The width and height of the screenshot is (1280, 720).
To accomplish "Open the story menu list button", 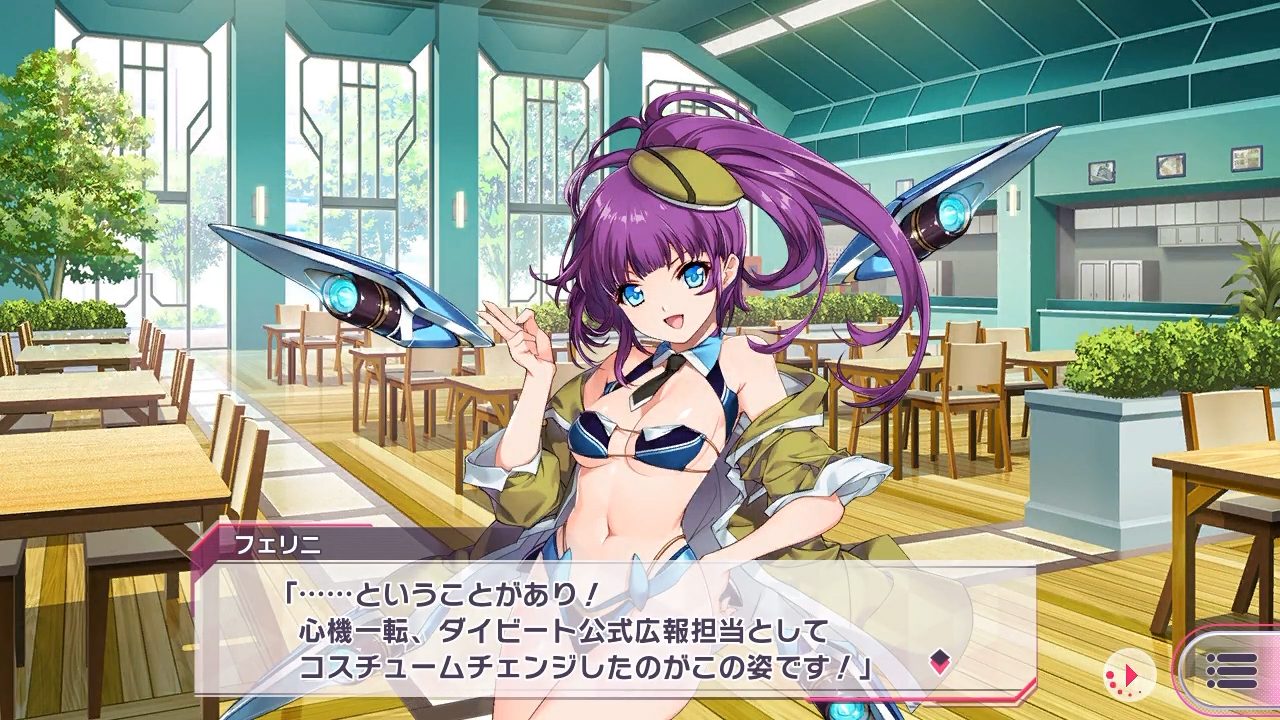I will click(x=1231, y=670).
